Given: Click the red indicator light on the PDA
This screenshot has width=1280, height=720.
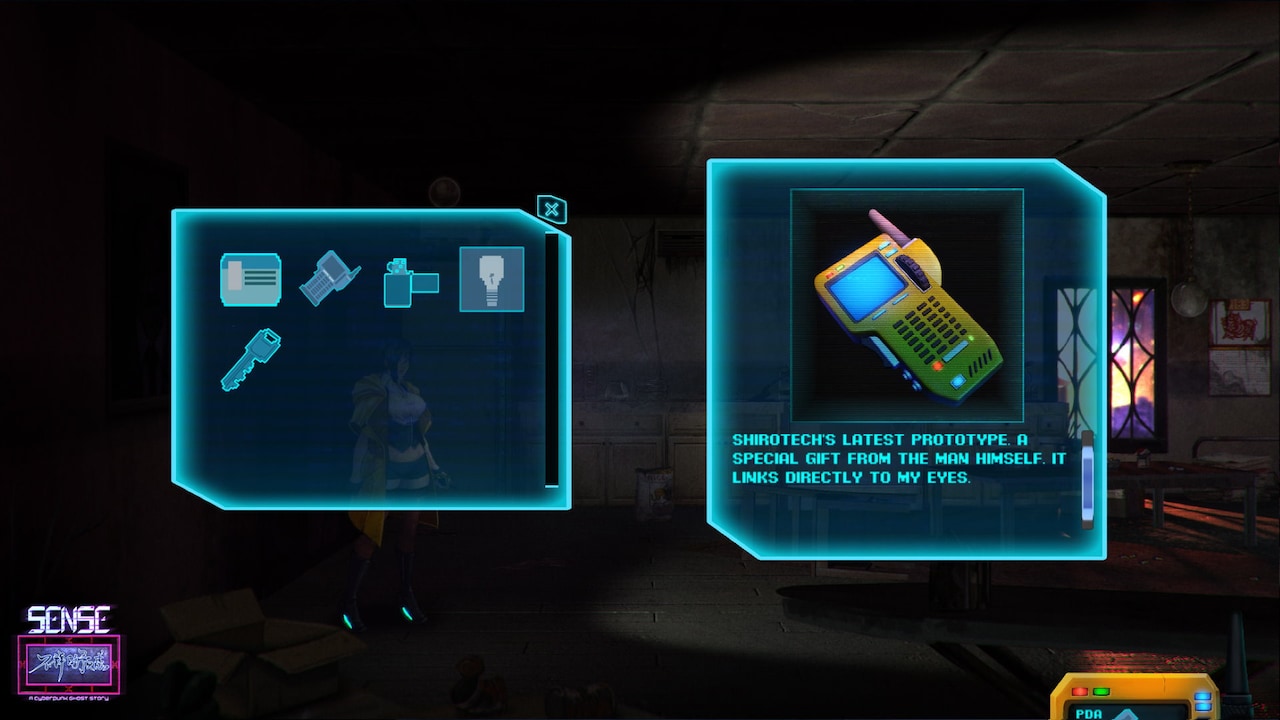Looking at the screenshot, I should coord(1079,692).
